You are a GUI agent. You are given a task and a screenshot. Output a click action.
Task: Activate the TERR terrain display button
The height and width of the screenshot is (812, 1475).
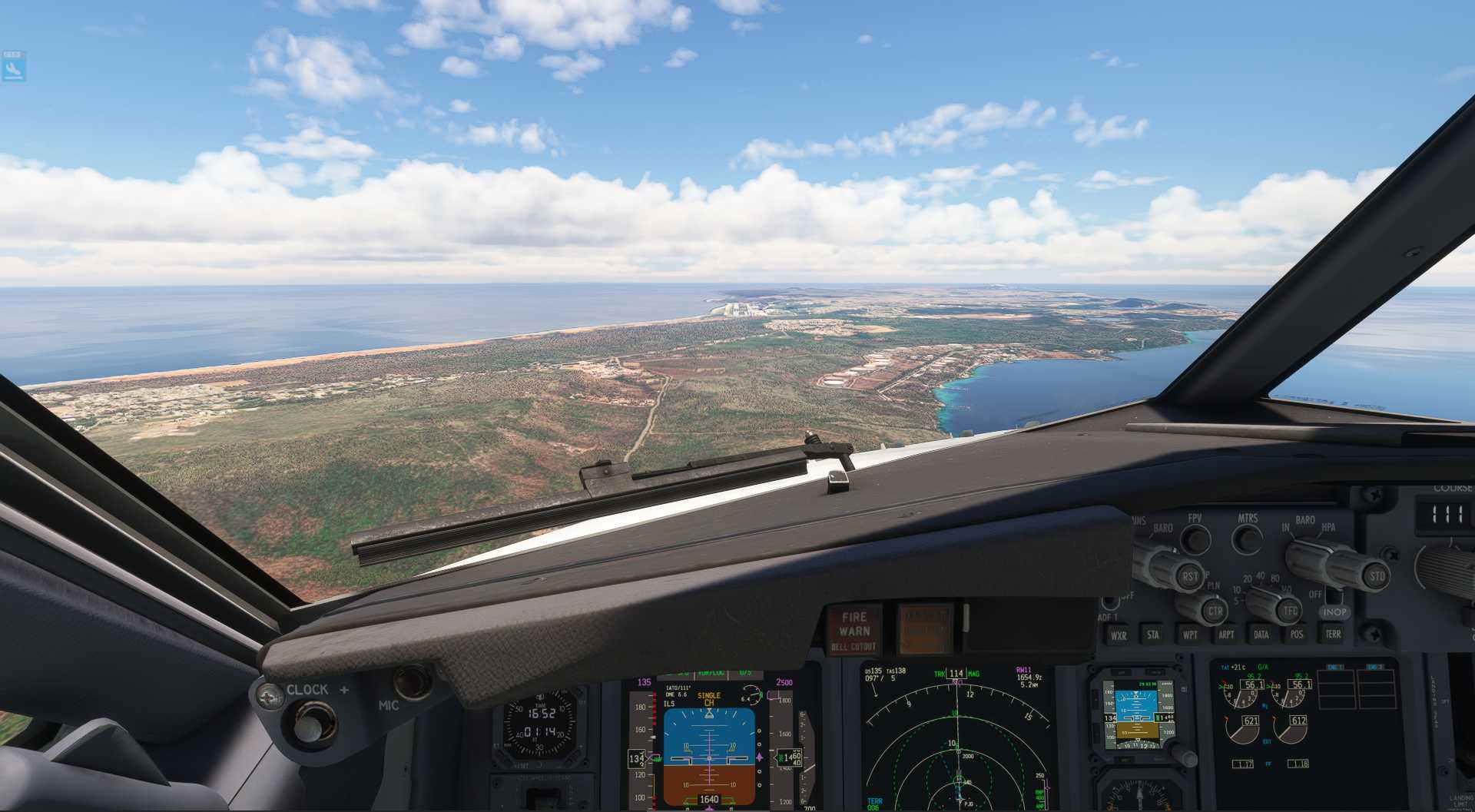(1333, 635)
